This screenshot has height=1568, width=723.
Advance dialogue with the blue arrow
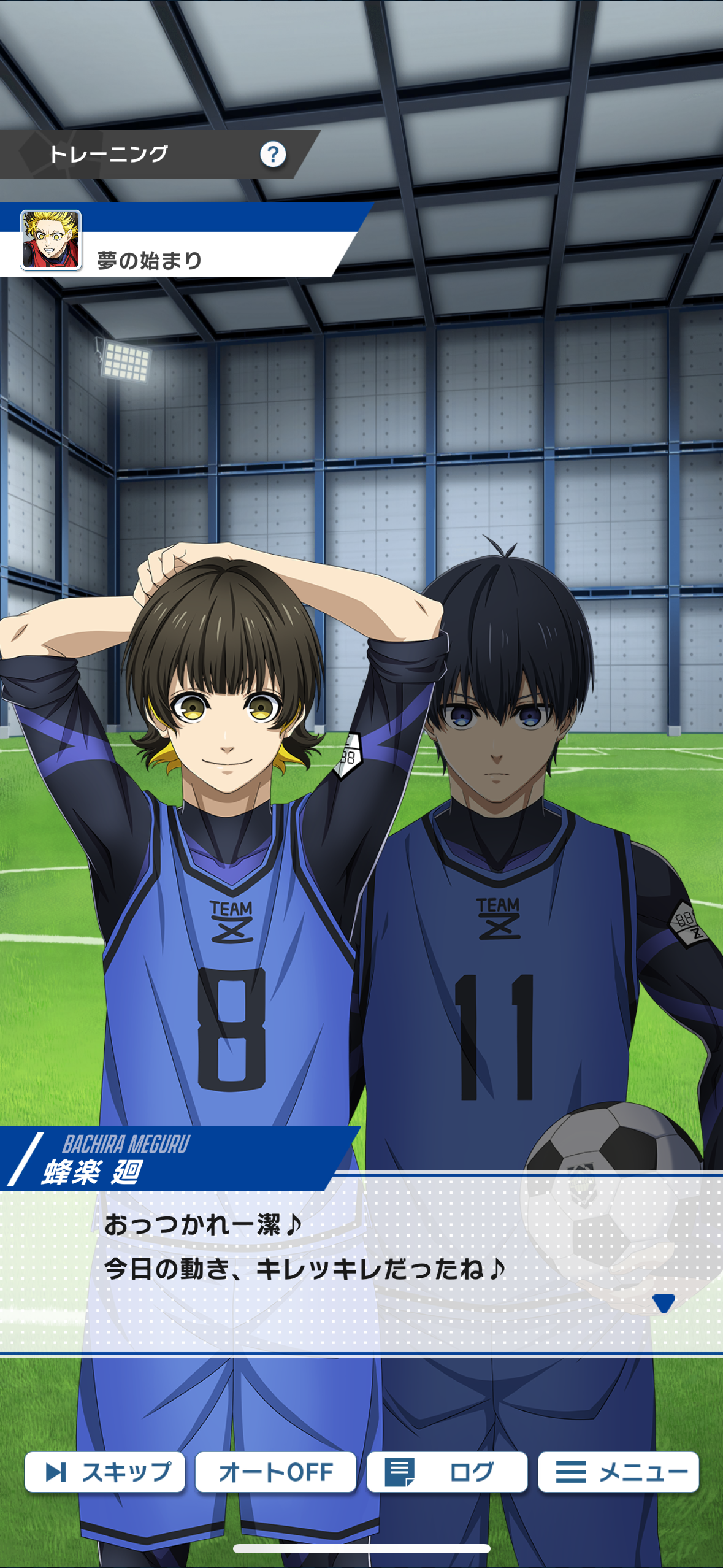click(664, 1303)
